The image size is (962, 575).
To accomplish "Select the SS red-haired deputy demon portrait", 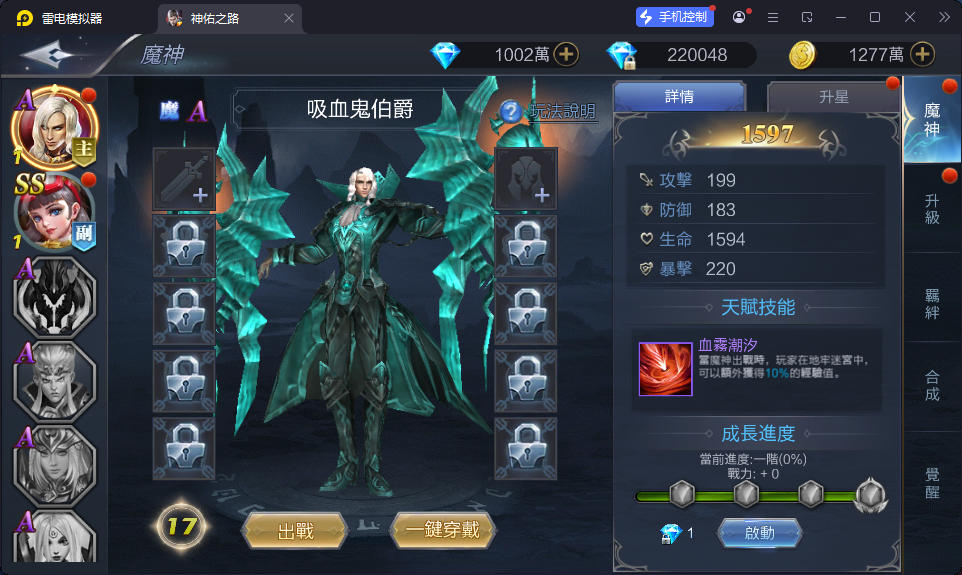I will [x=54, y=213].
